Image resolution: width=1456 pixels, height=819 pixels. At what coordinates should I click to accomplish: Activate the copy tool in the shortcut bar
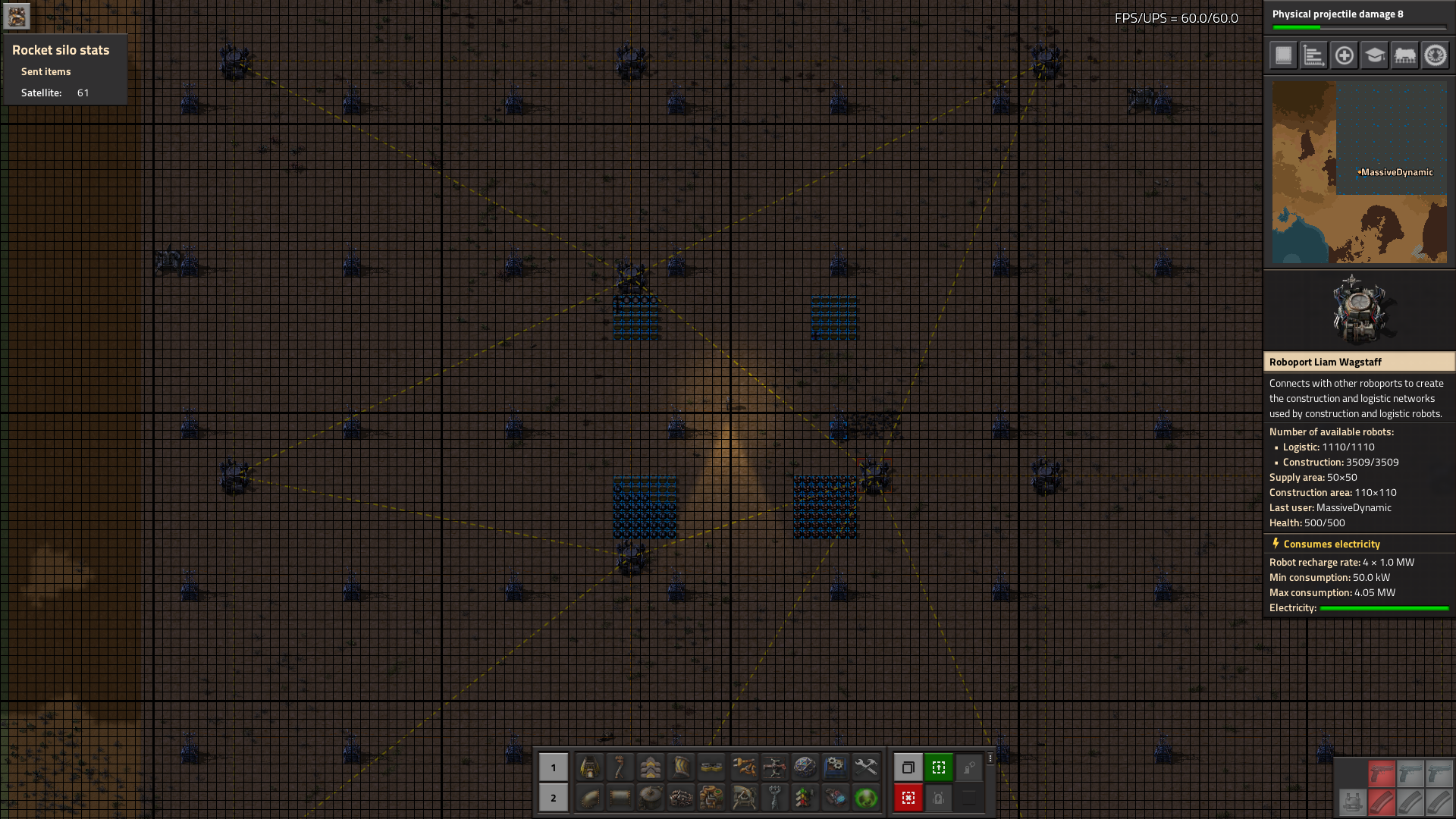[908, 767]
